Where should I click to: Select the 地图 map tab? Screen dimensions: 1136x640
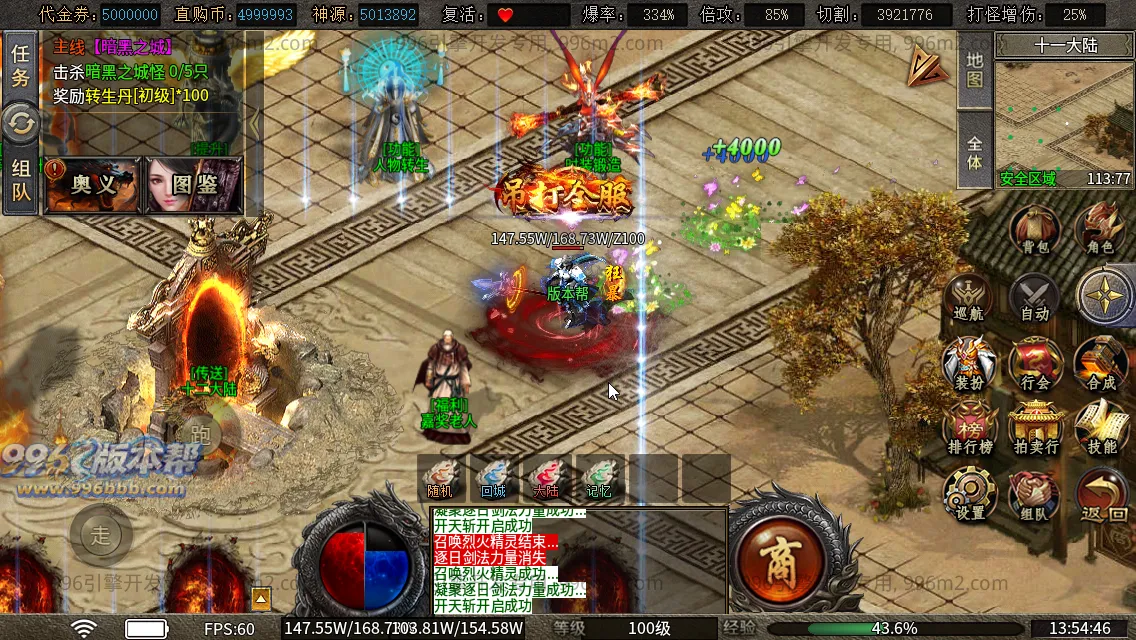click(975, 70)
